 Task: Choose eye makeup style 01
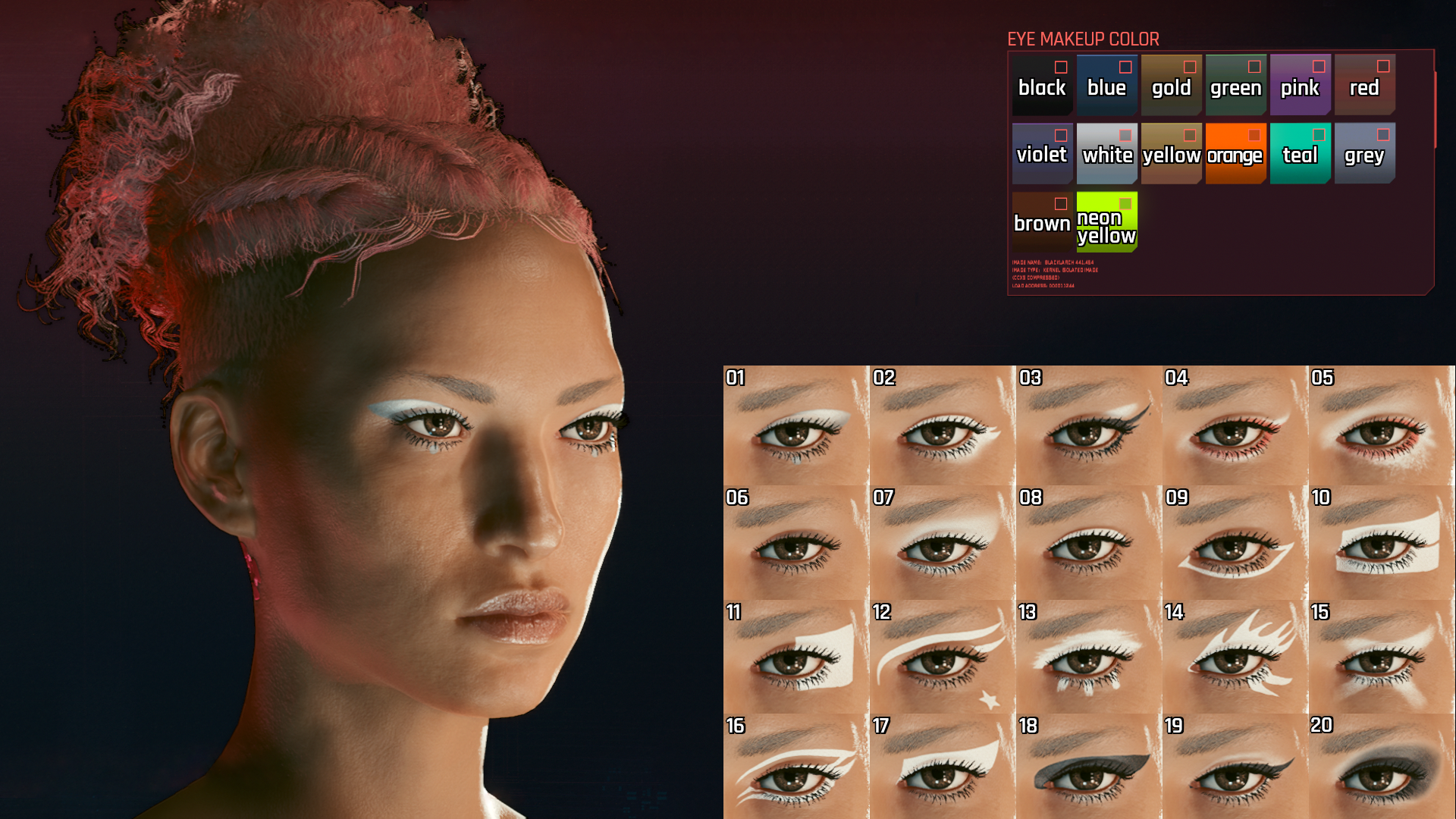tap(795, 426)
